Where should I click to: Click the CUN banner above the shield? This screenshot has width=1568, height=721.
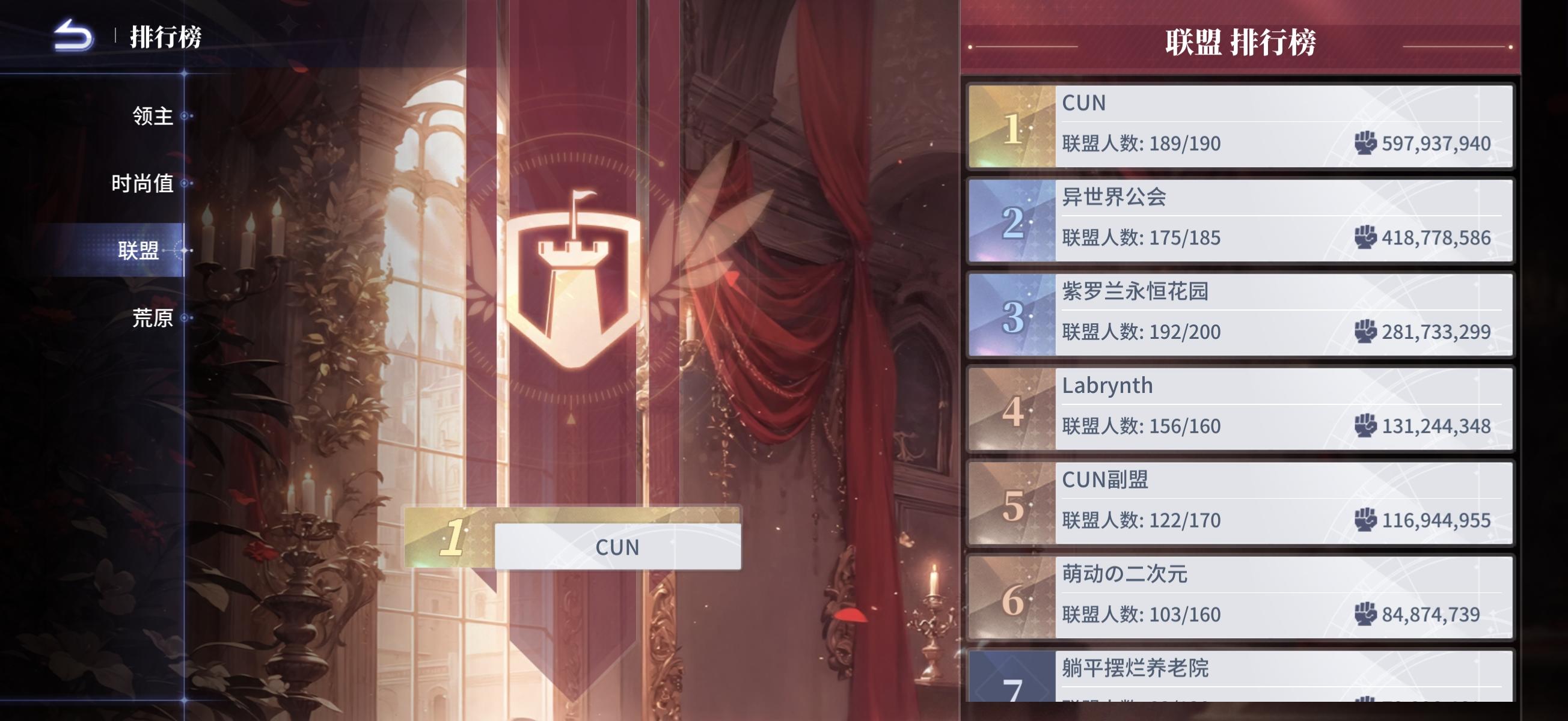[617, 546]
